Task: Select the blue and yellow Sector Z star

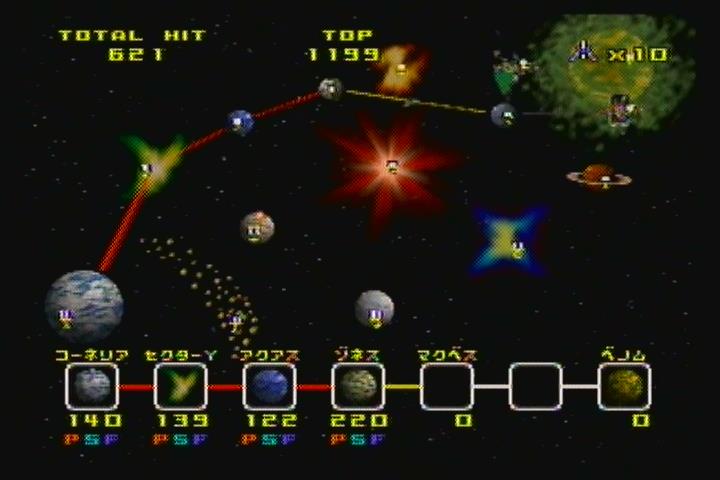Action: pyautogui.click(x=510, y=241)
